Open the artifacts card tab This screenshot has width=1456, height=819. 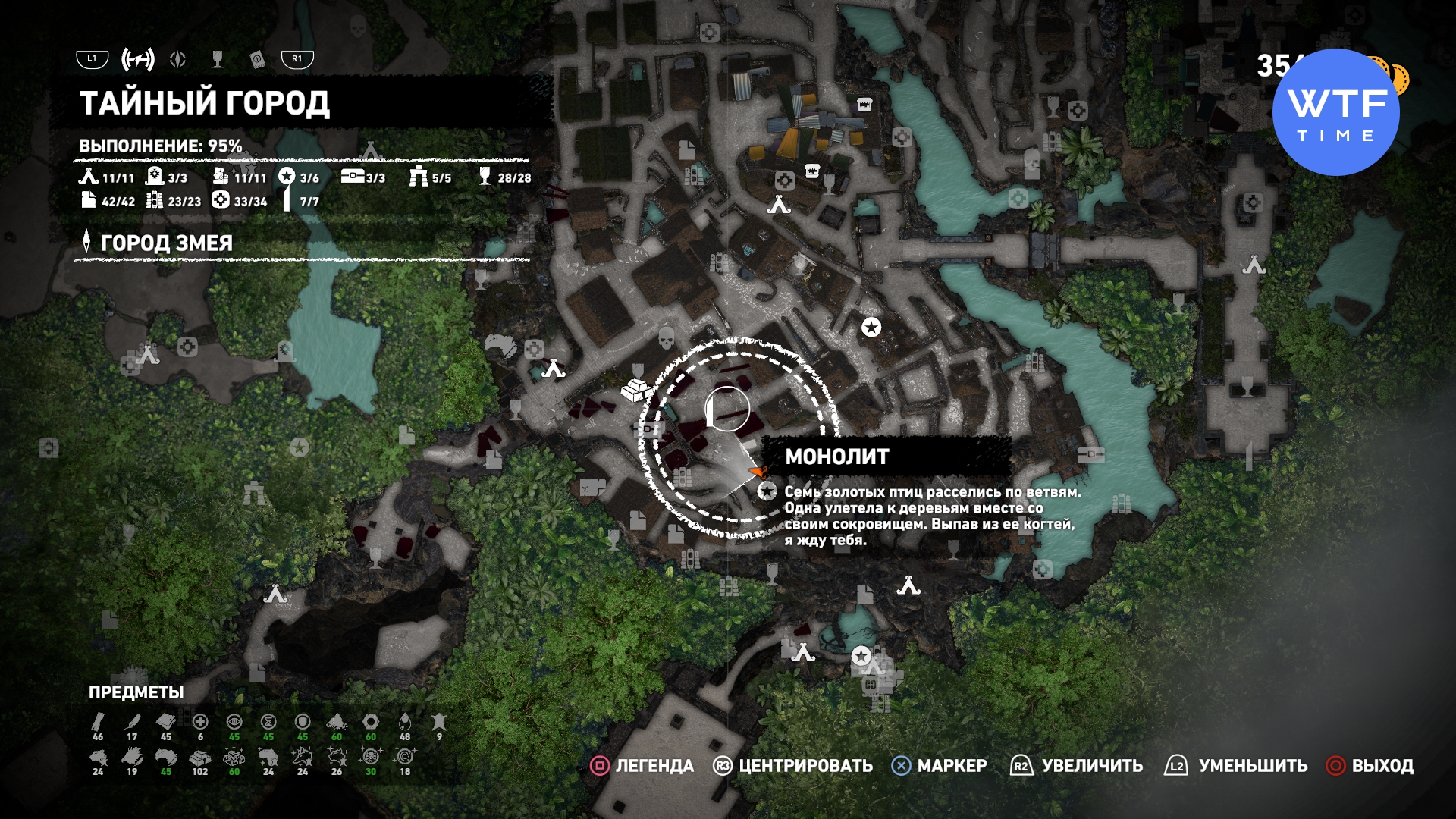(x=257, y=59)
